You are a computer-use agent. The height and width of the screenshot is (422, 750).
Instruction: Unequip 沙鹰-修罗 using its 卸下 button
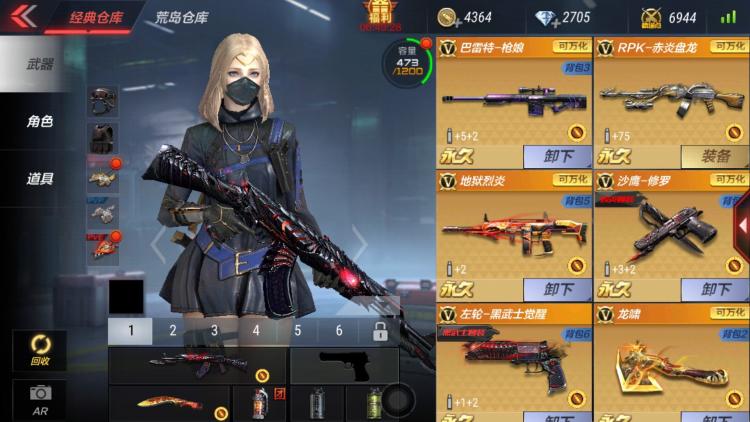click(715, 290)
